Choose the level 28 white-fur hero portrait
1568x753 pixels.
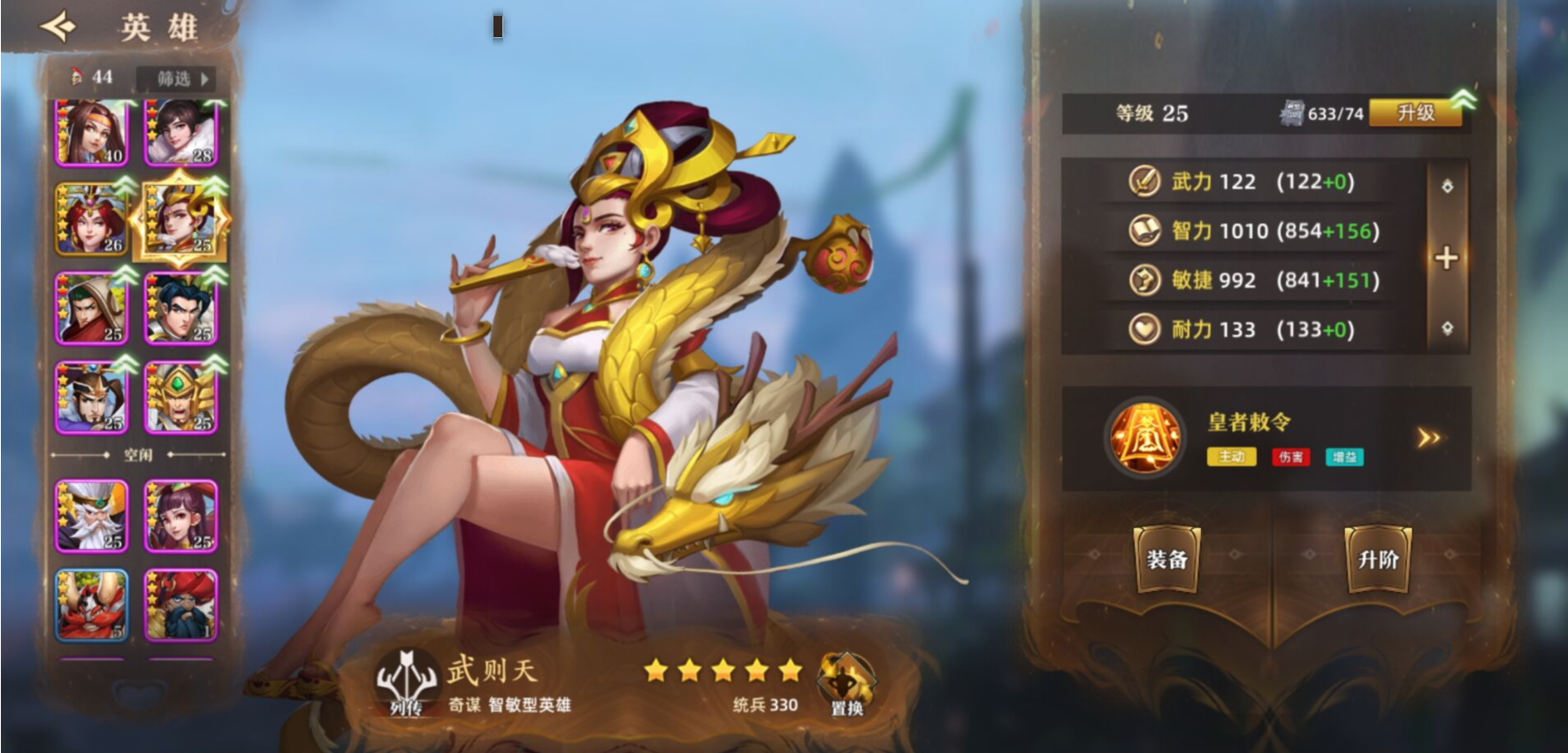(181, 133)
